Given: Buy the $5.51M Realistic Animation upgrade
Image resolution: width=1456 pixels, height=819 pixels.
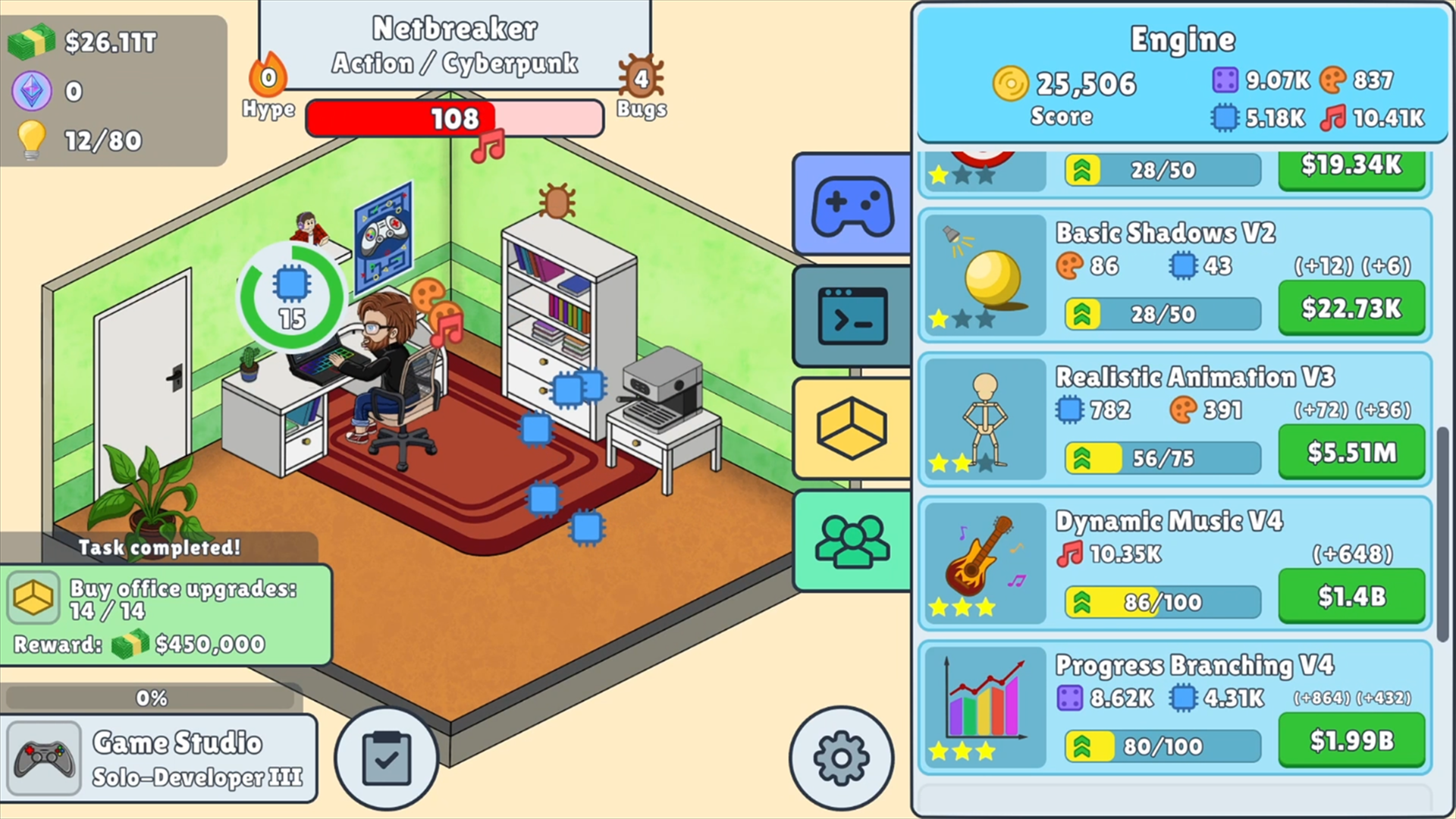Looking at the screenshot, I should (1352, 451).
